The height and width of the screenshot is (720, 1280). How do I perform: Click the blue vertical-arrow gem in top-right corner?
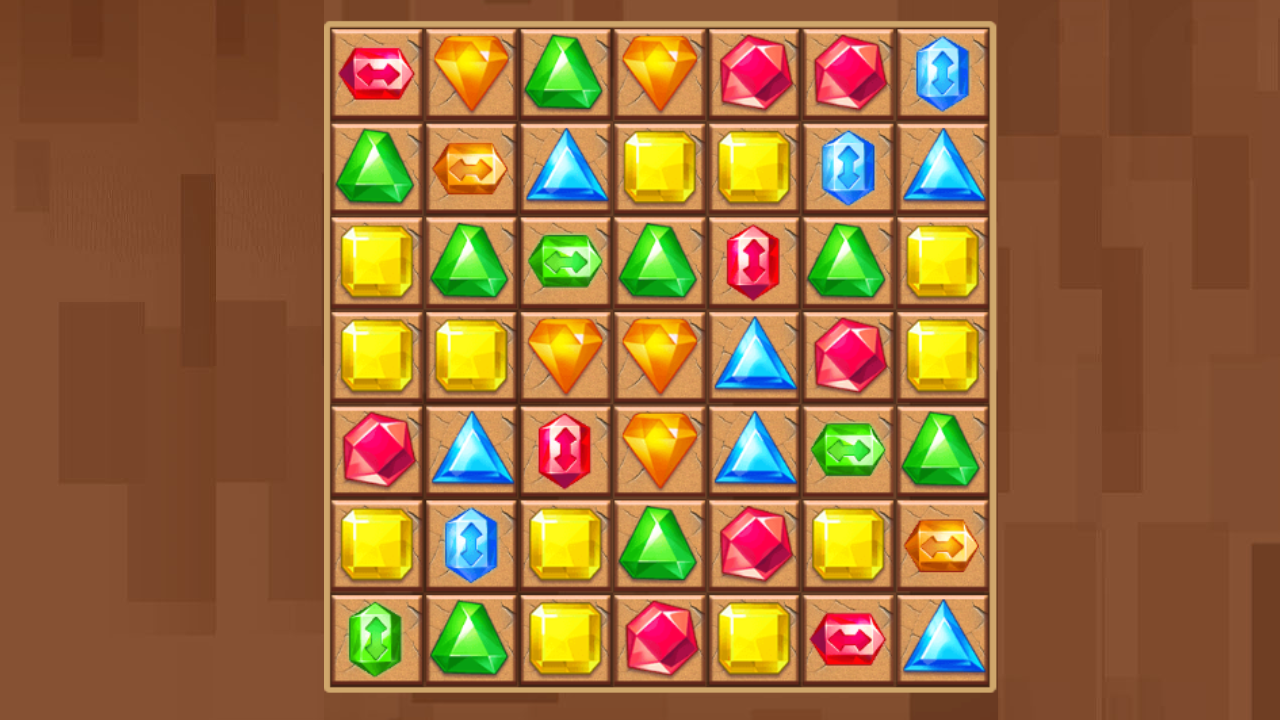(x=943, y=73)
